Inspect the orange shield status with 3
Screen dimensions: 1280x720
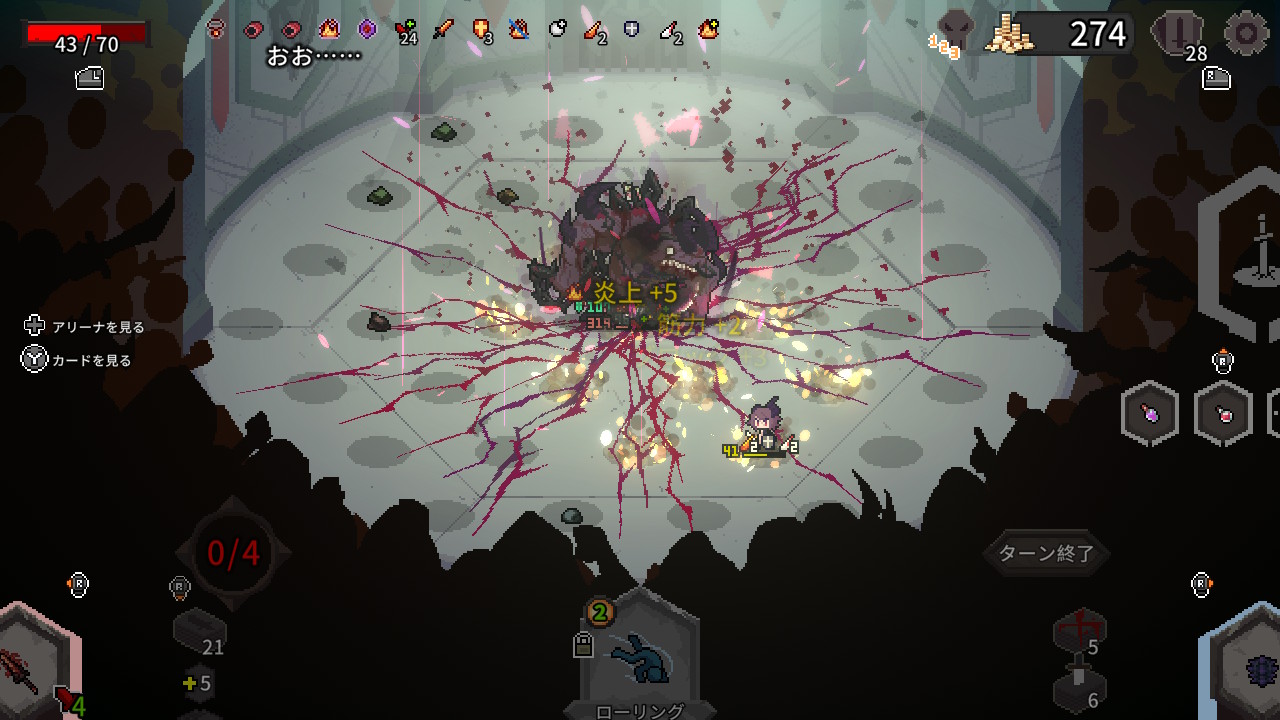tap(481, 29)
